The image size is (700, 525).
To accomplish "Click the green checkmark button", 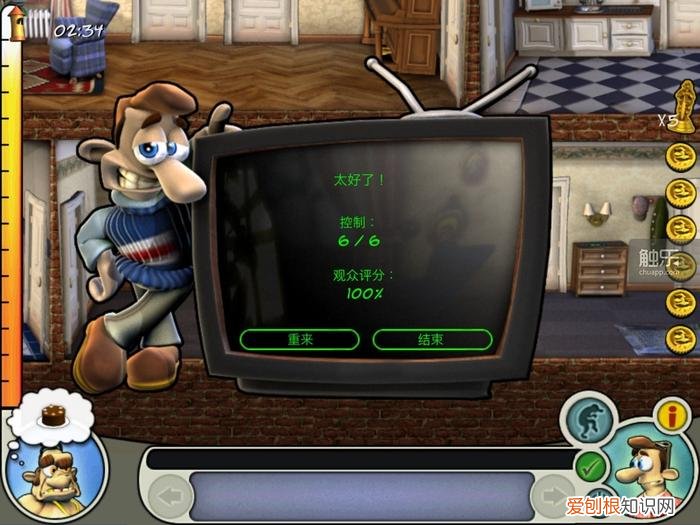I will click(x=592, y=465).
